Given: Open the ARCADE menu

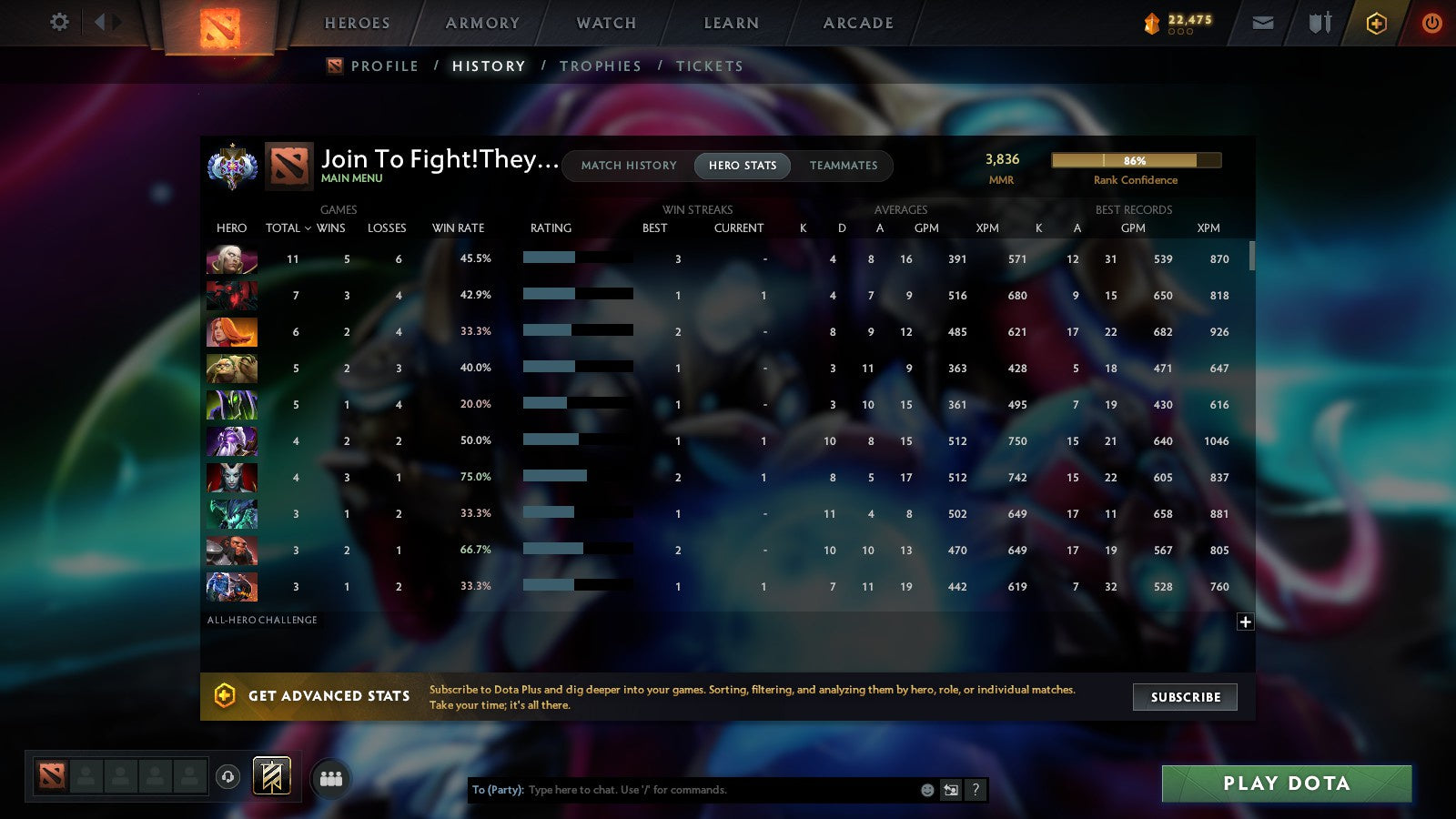Looking at the screenshot, I should 856,23.
